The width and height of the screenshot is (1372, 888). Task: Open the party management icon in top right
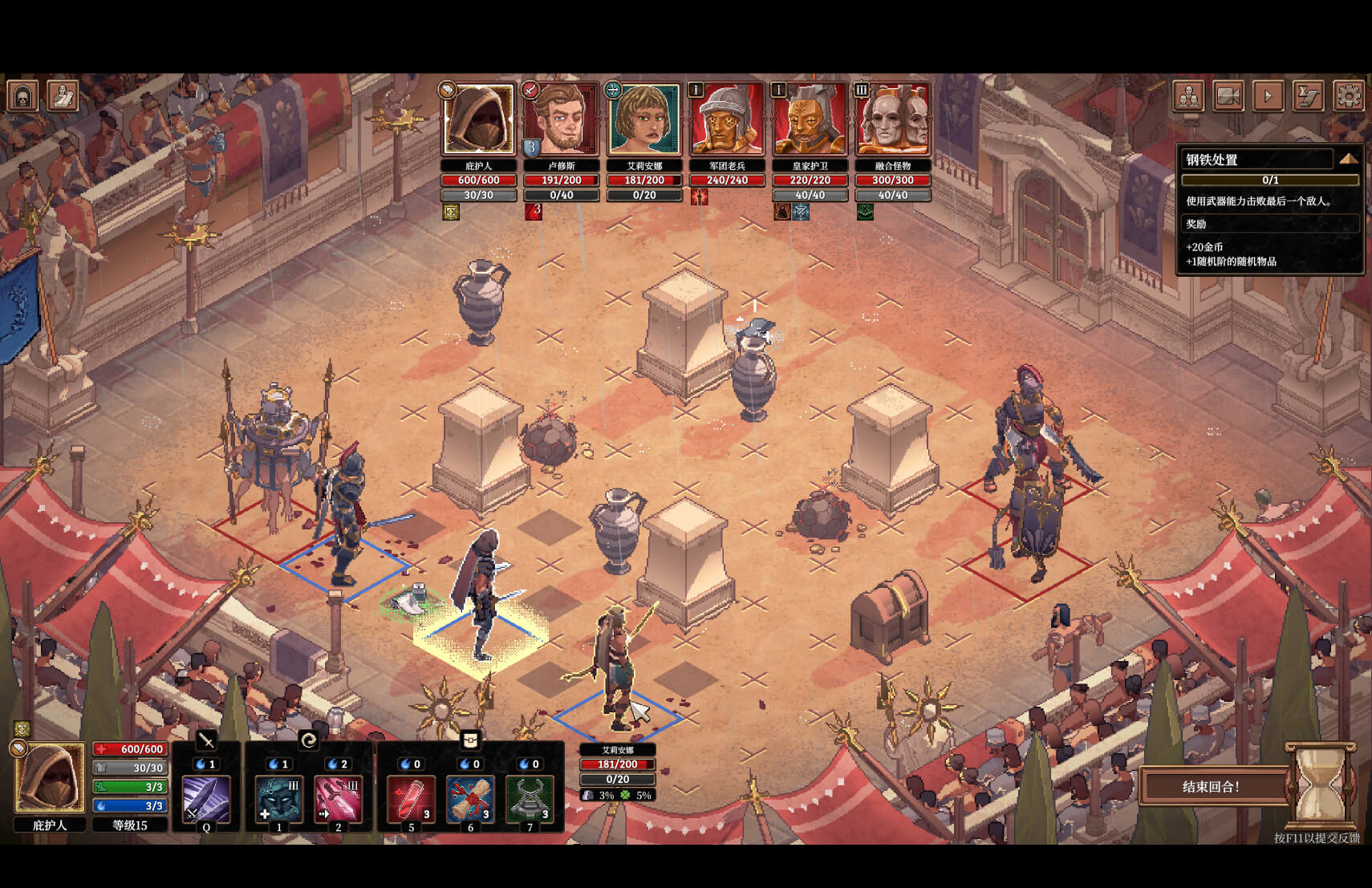(1188, 95)
